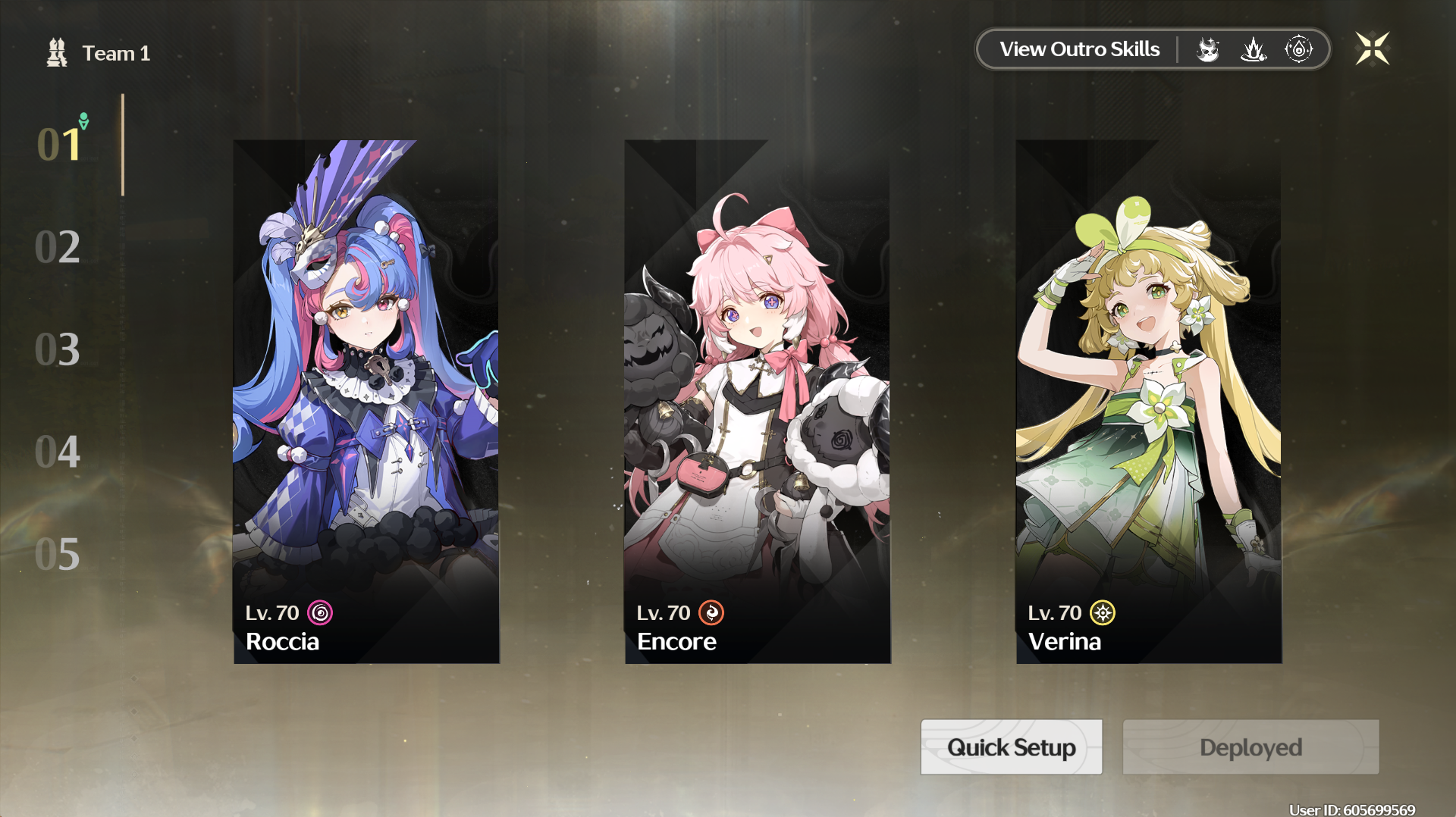Switch to team slot 02
1456x817 pixels.
pos(58,247)
